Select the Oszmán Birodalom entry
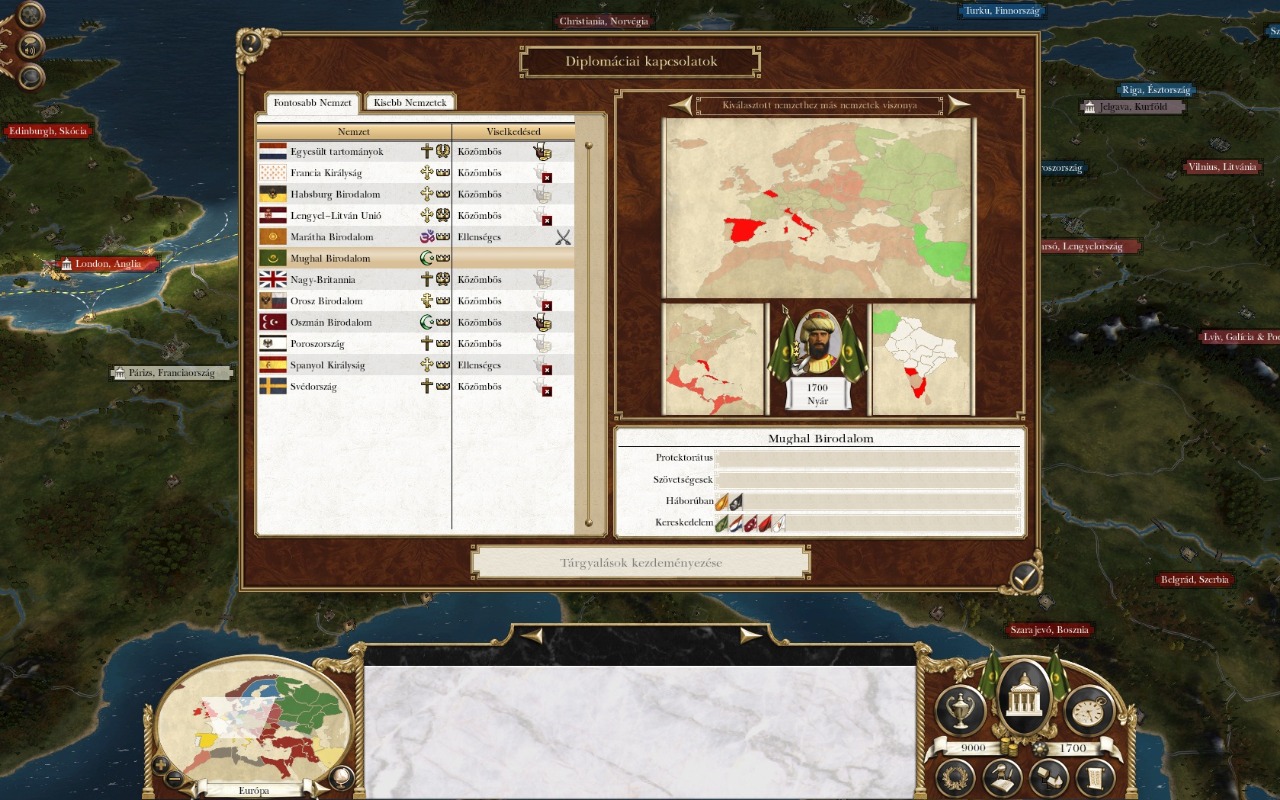The image size is (1280, 800). 331,322
